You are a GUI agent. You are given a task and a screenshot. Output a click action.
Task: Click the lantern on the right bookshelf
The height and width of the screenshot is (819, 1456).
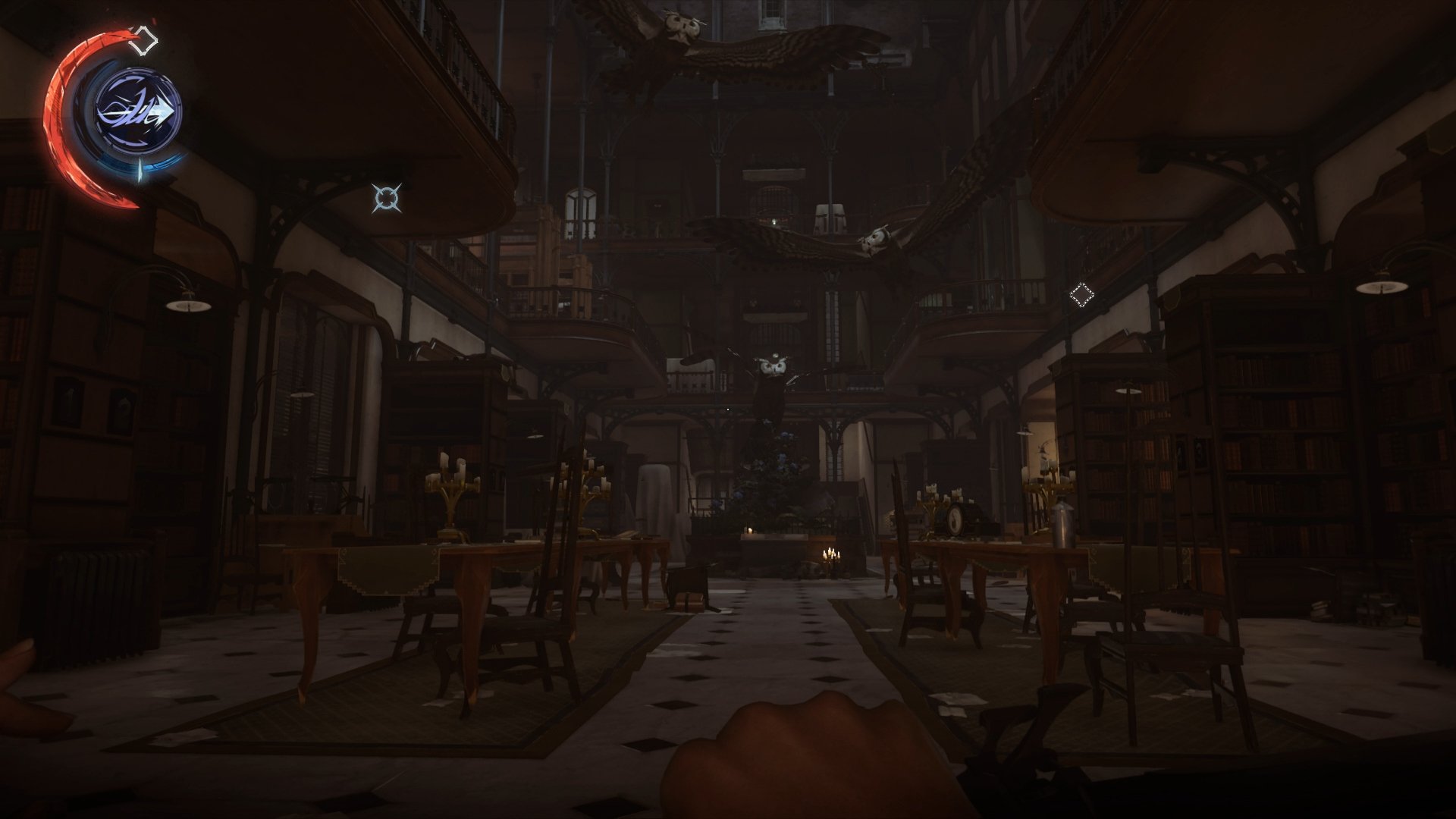[x=1130, y=392]
